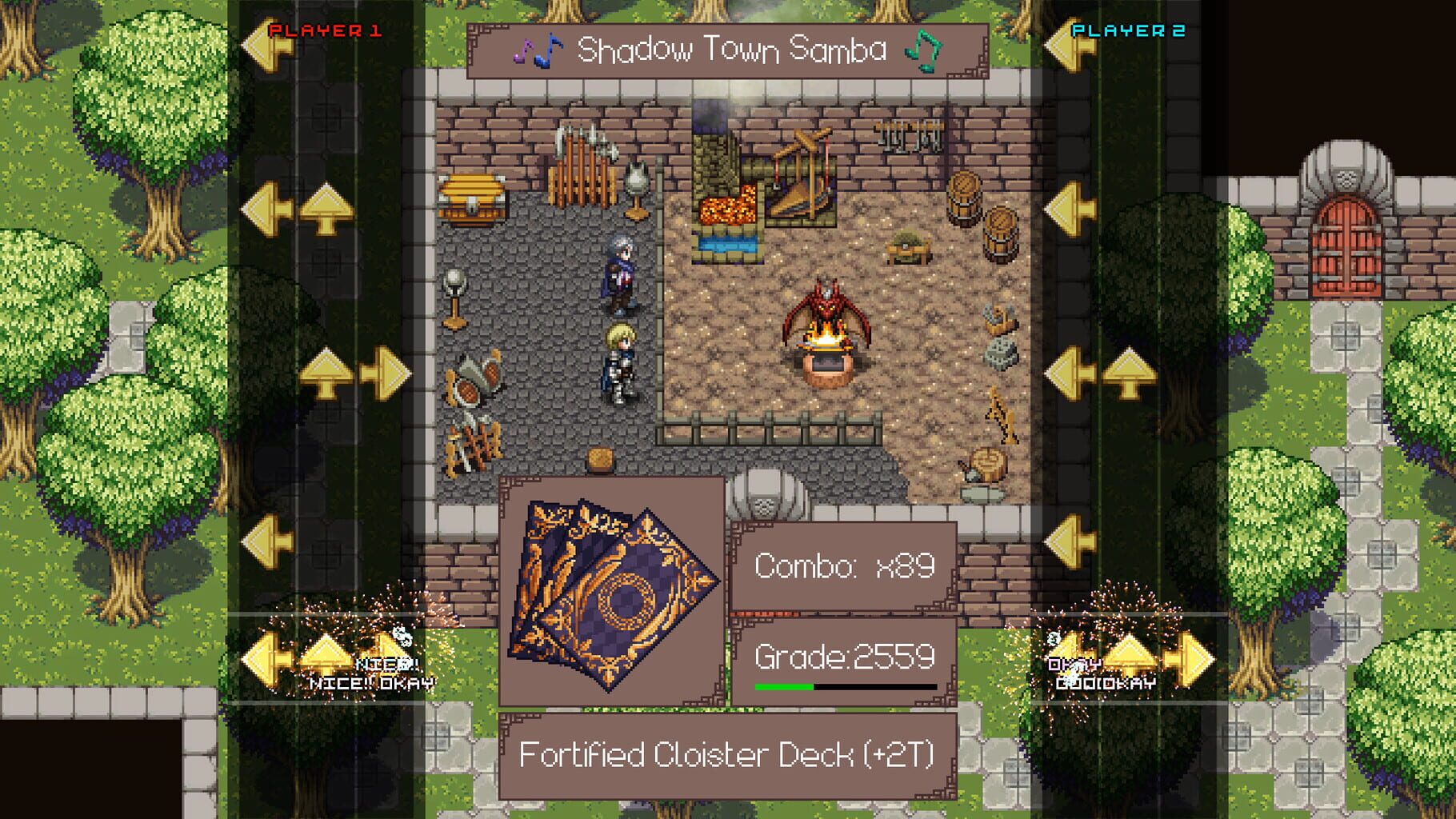Select the dark blue card deck artwork

coord(620,596)
